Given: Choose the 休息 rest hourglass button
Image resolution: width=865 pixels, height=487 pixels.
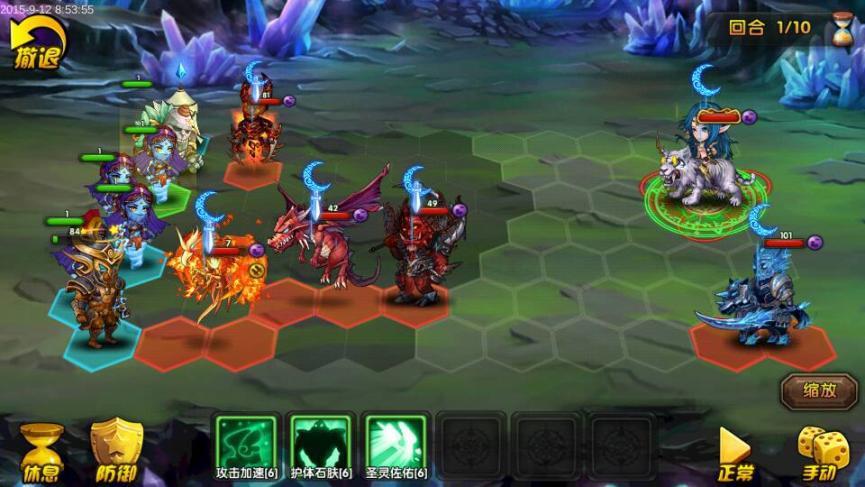Looking at the screenshot, I should pyautogui.click(x=42, y=451).
